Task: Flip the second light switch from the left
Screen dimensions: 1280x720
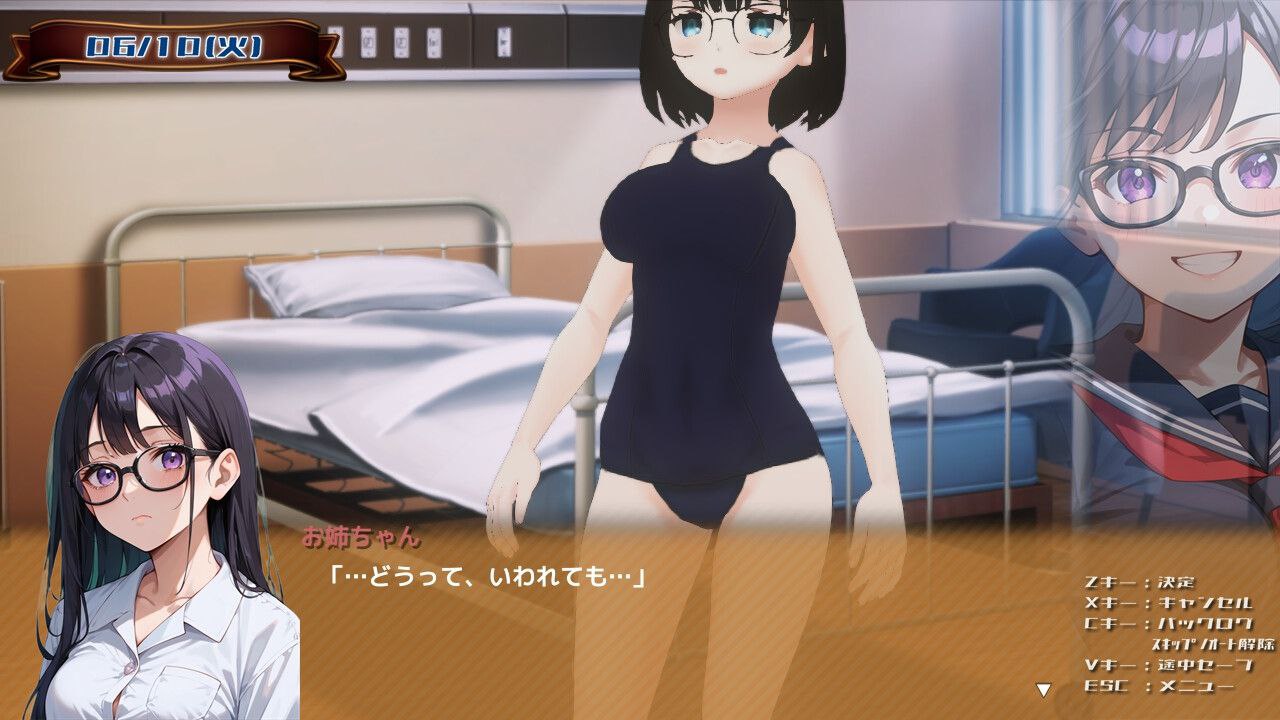Action: [x=368, y=41]
